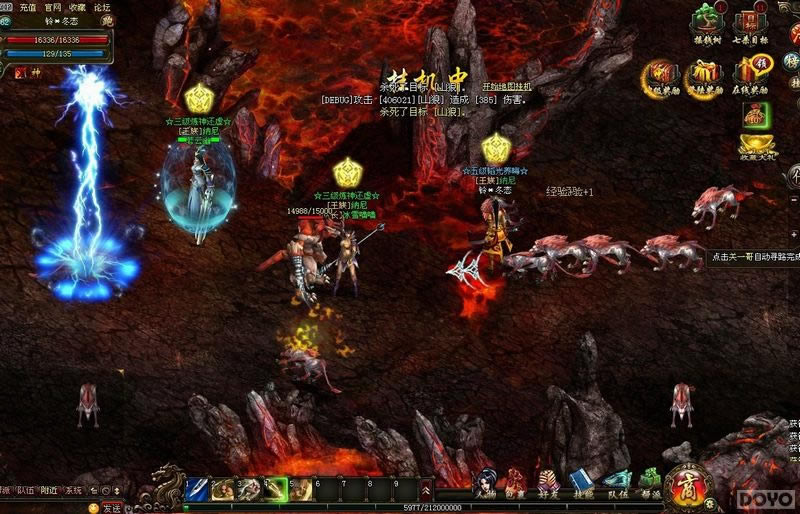Open the 充值 recharge link
Image resolution: width=800 pixels, height=514 pixels.
pyautogui.click(x=27, y=7)
